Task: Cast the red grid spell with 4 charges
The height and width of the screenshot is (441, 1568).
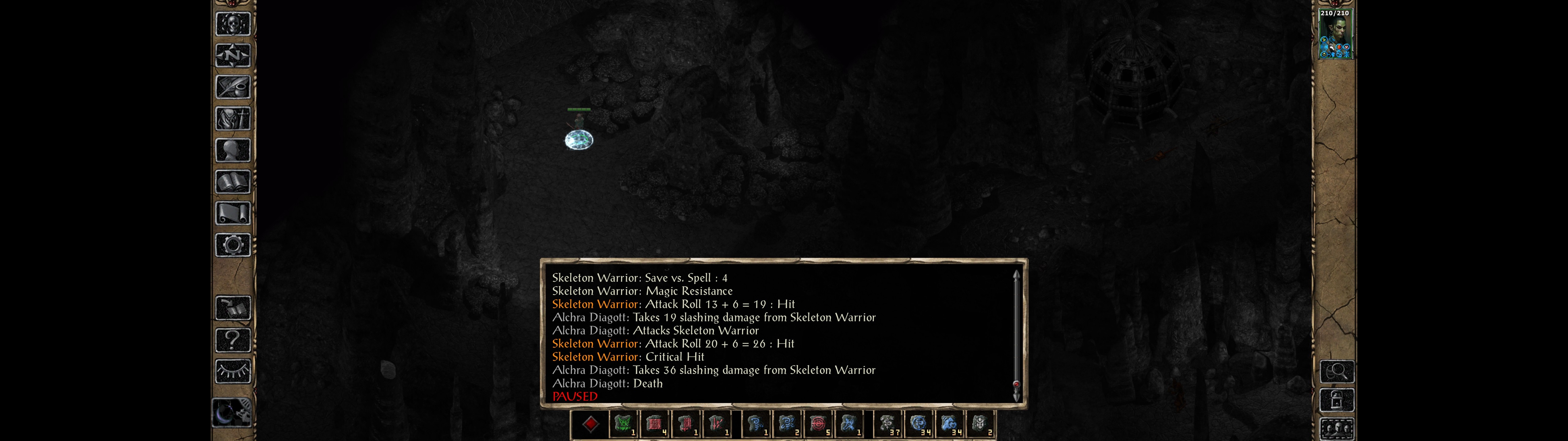Action: click(654, 424)
